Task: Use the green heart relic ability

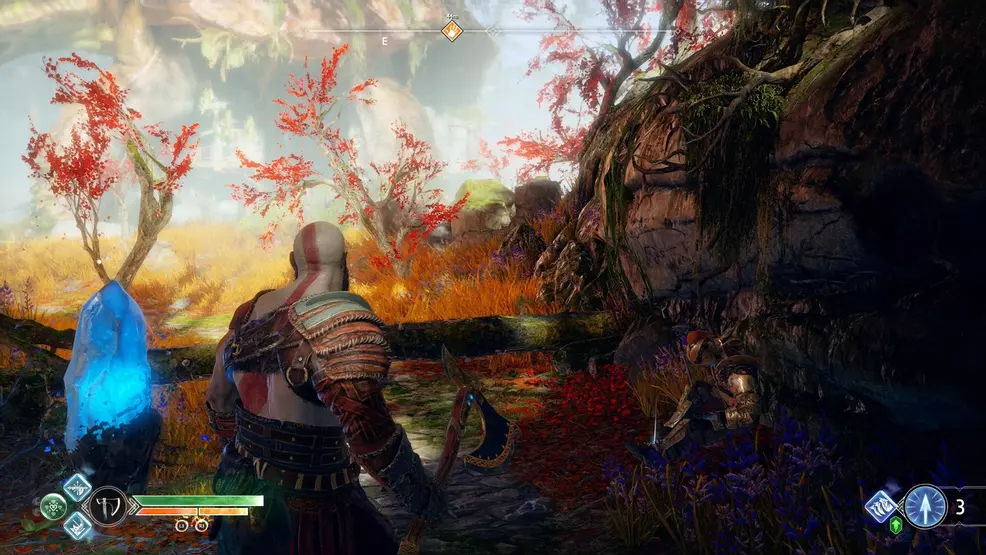Action: coord(54,506)
